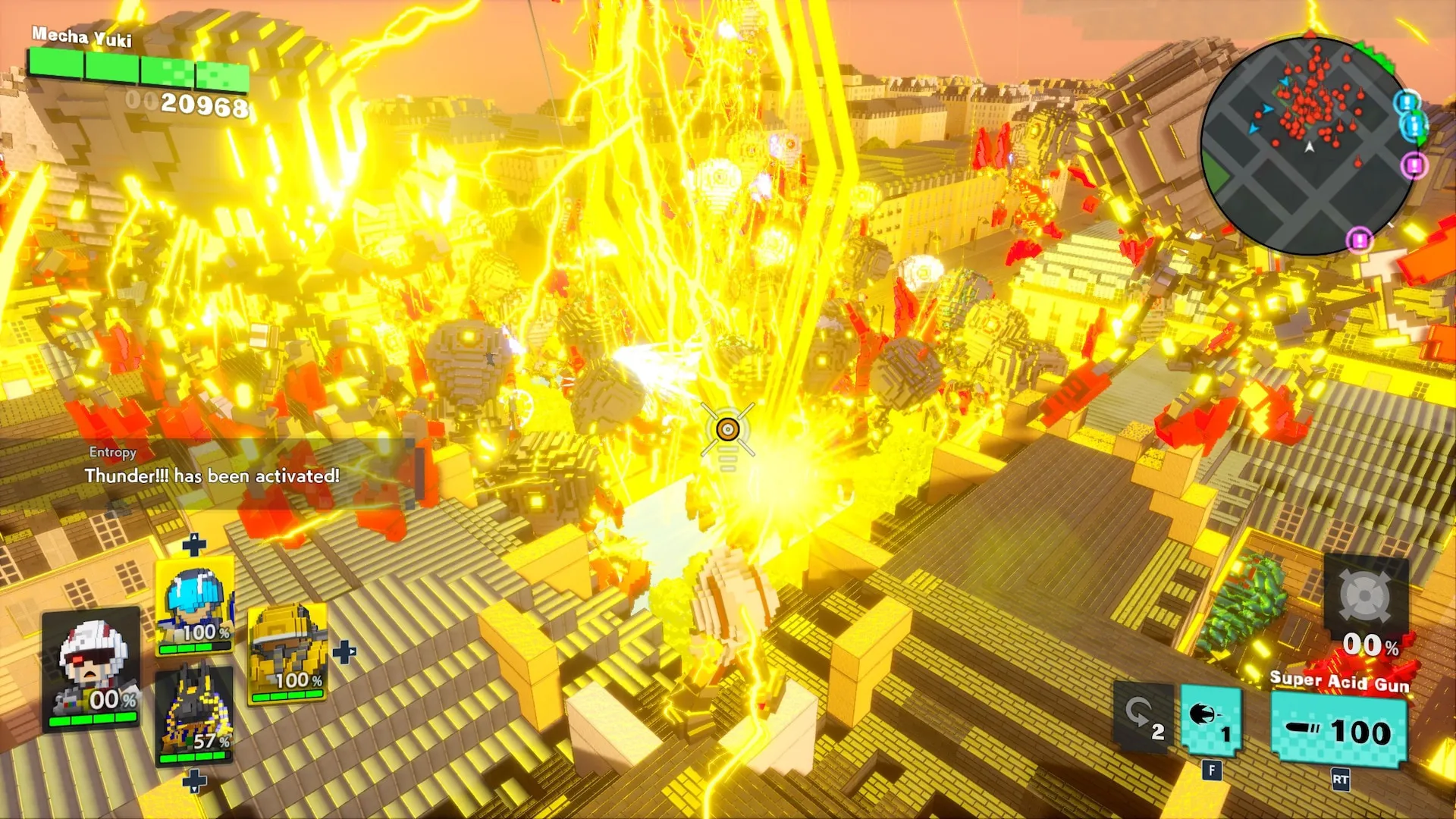Click the bottom-edge pink exclamation minimap marker
This screenshot has width=1456, height=819.
coord(1359,240)
